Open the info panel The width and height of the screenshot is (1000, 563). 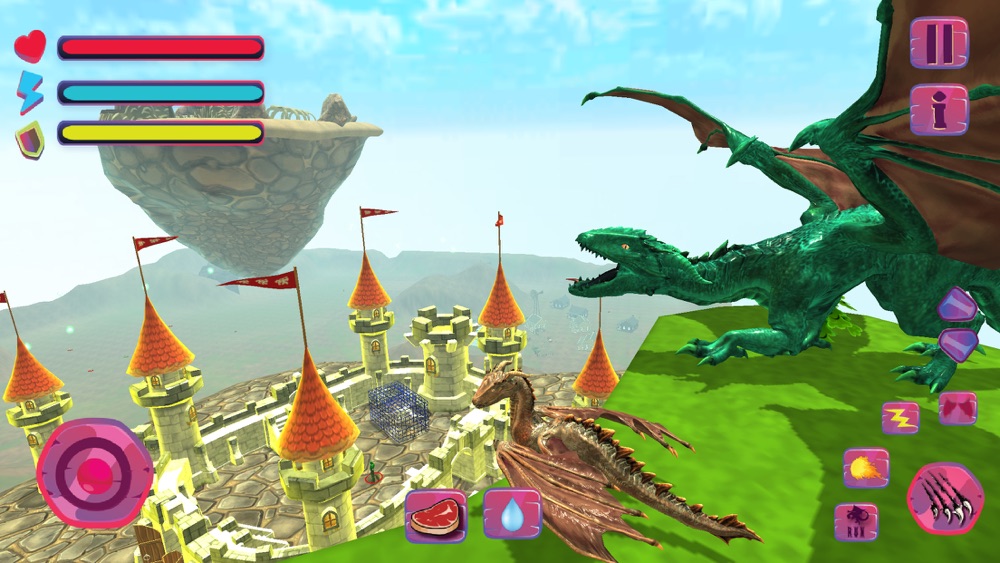coord(939,110)
